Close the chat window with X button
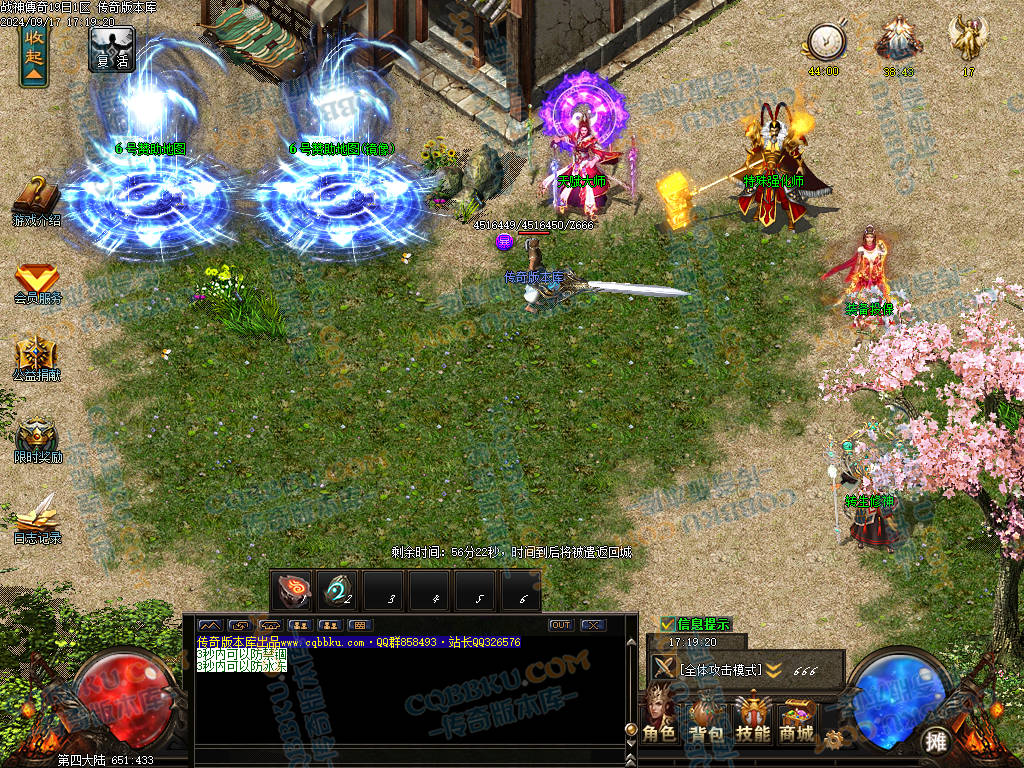The image size is (1024, 768). coord(593,625)
